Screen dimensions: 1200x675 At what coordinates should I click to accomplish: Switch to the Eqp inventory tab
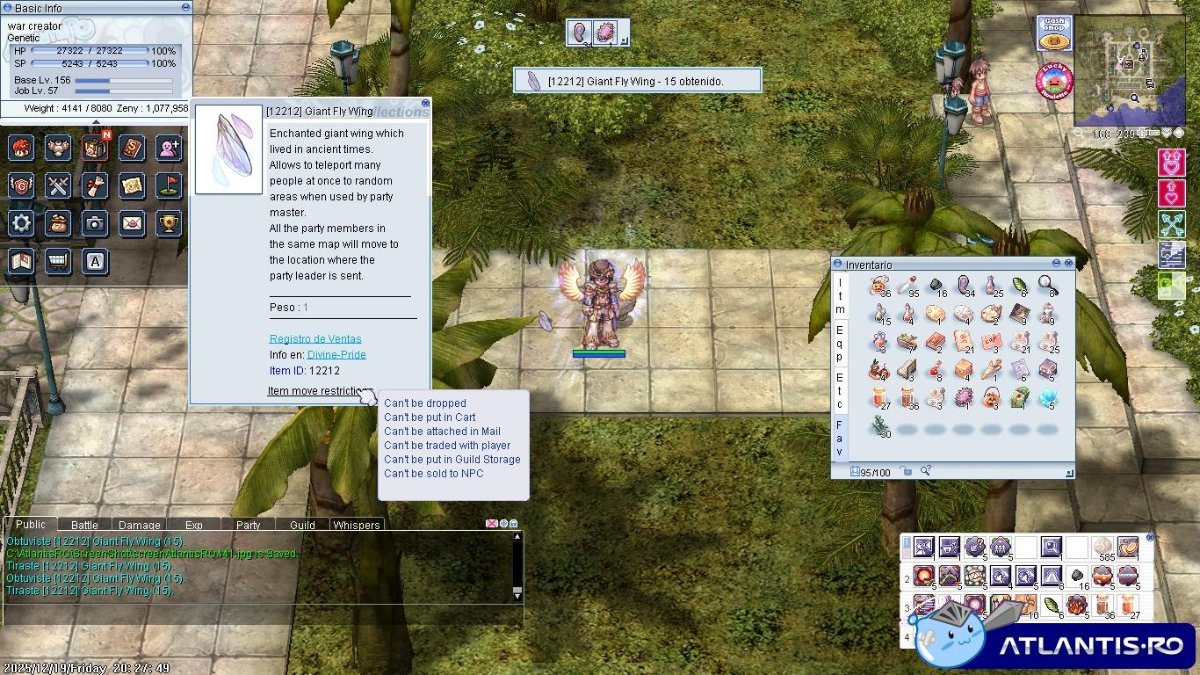840,343
